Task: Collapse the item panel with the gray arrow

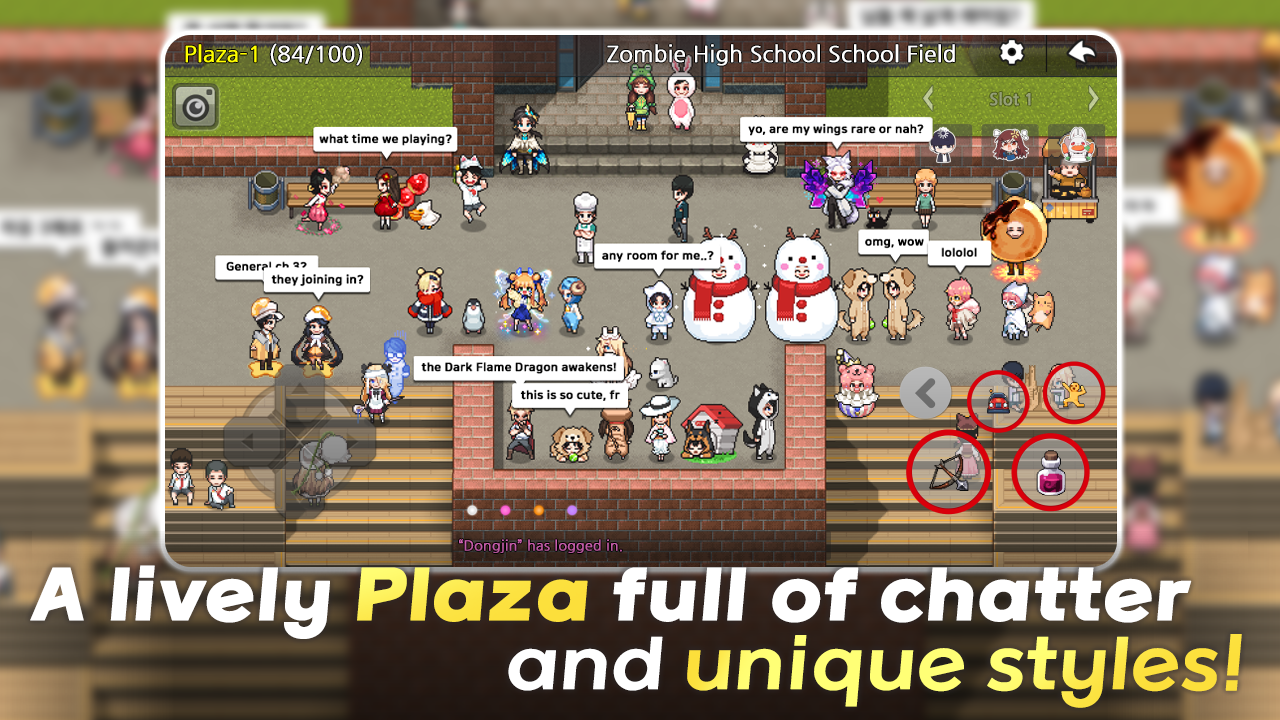Action: pyautogui.click(x=928, y=392)
